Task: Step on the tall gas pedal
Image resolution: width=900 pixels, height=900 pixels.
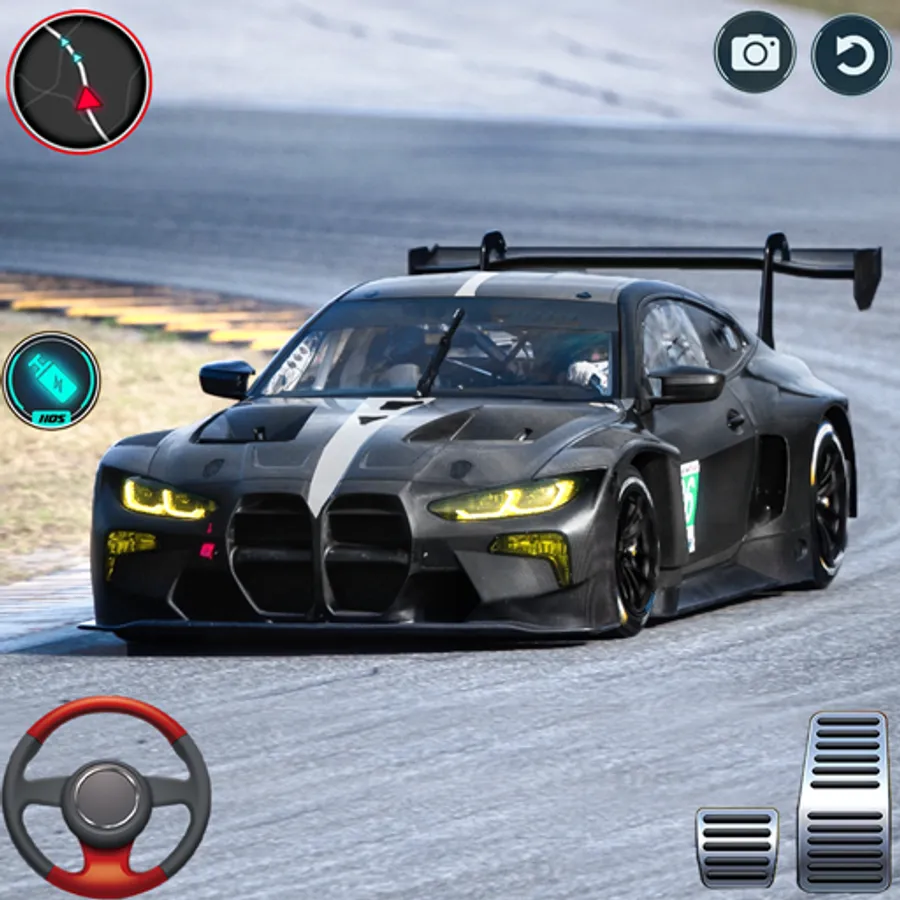Action: pos(844,800)
